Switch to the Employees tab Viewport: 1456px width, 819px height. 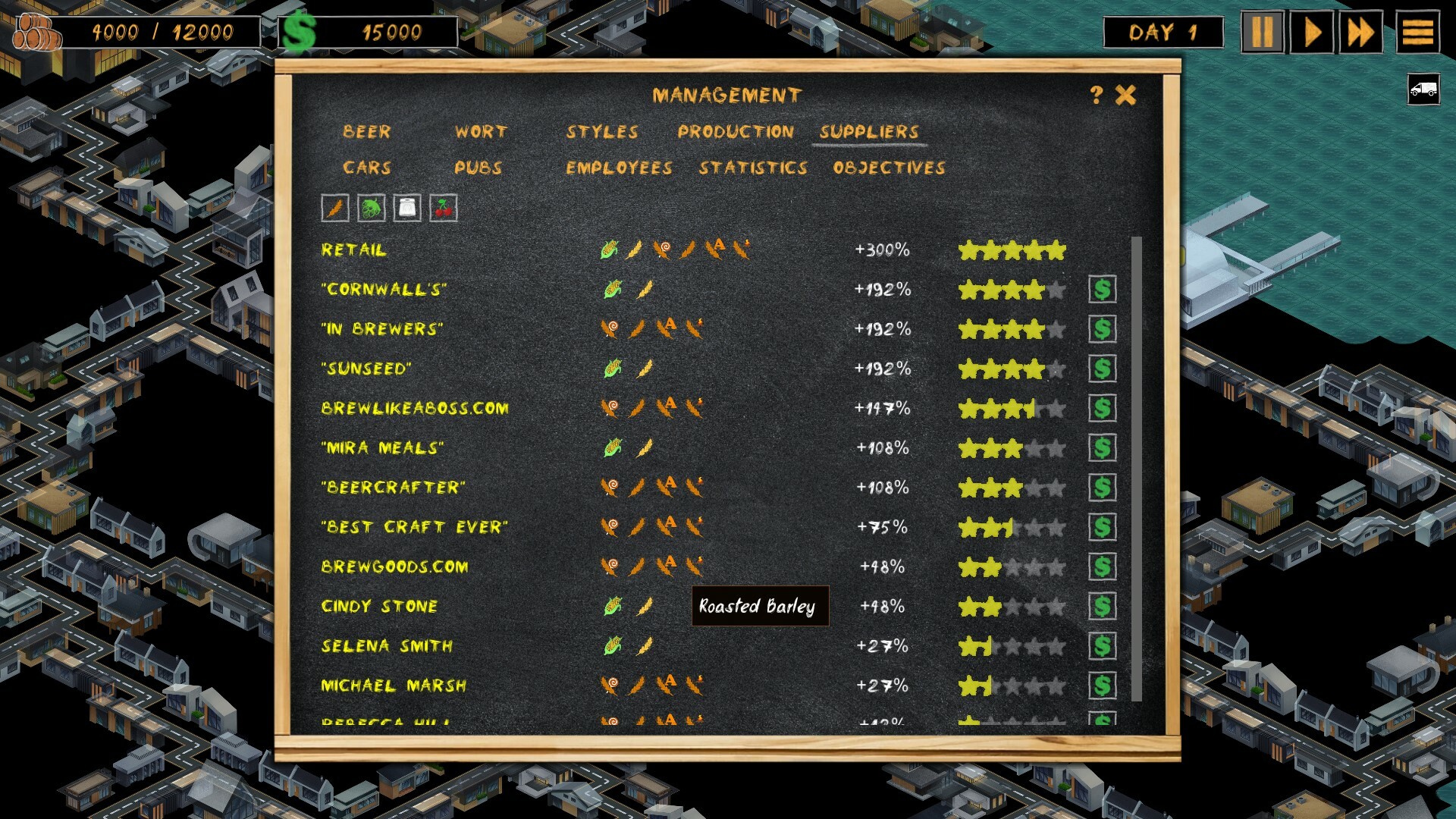click(618, 168)
